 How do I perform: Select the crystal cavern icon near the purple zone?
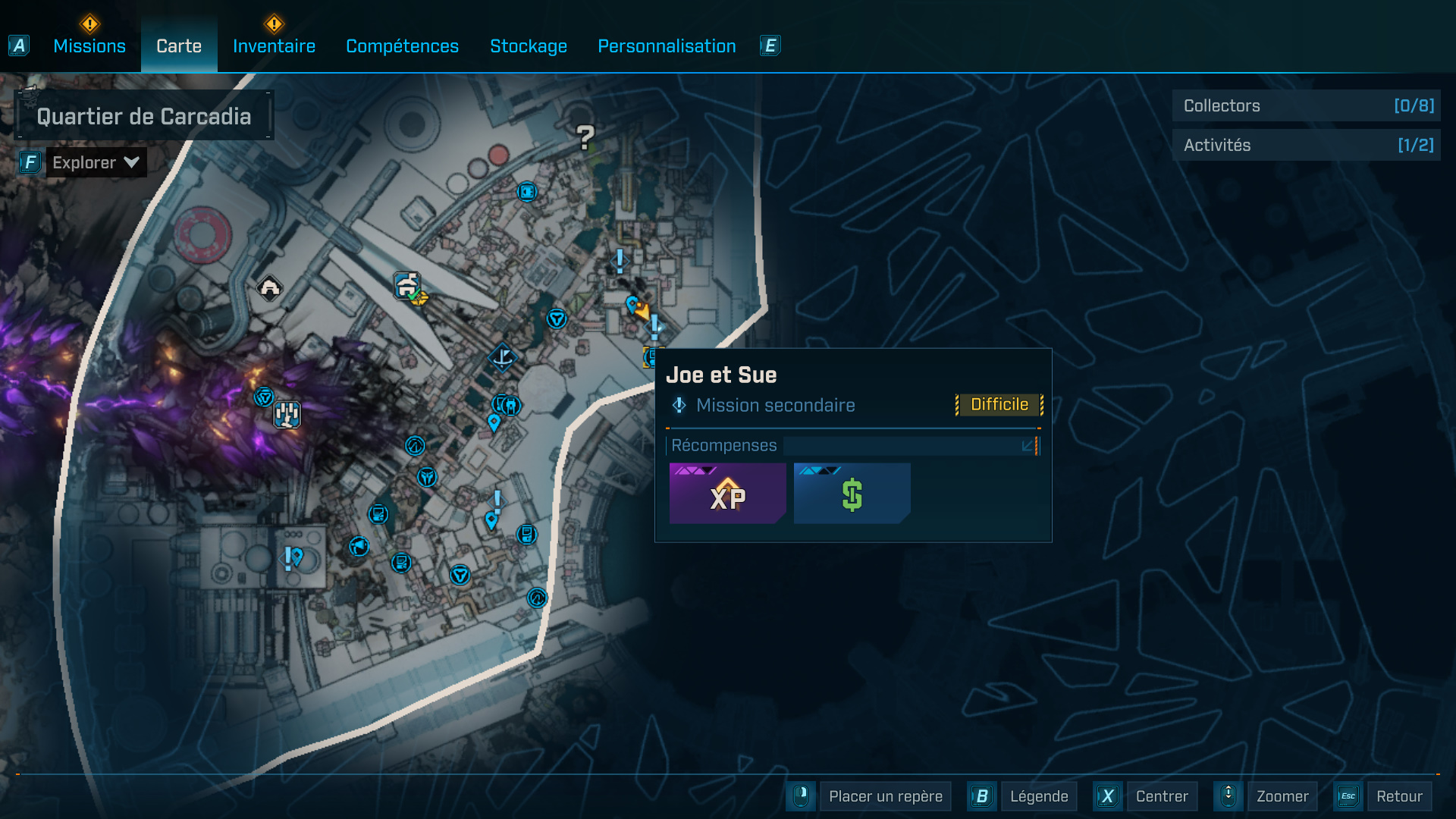point(287,414)
